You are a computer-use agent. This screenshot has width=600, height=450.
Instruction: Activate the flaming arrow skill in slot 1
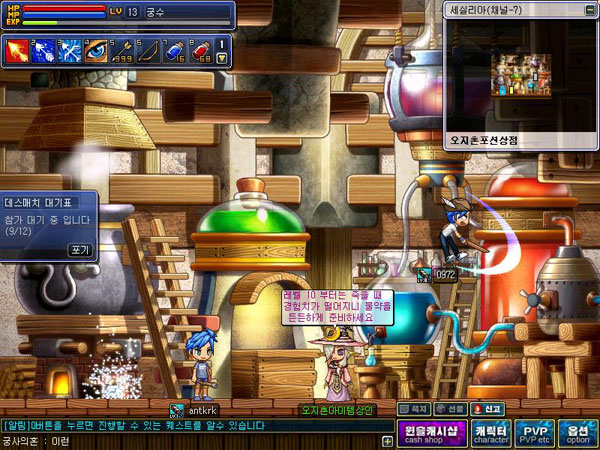click(19, 49)
